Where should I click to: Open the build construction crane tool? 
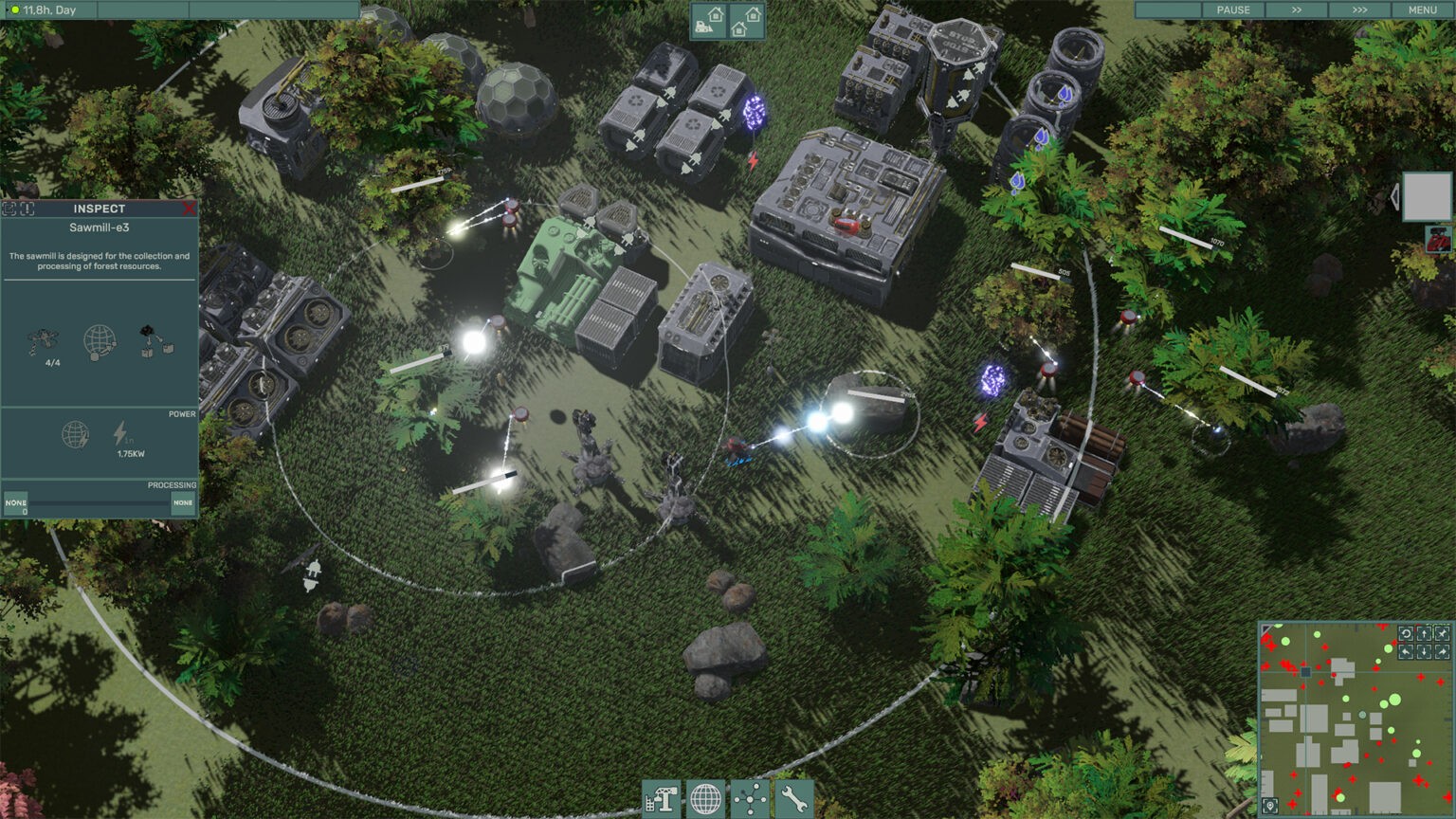click(x=661, y=800)
